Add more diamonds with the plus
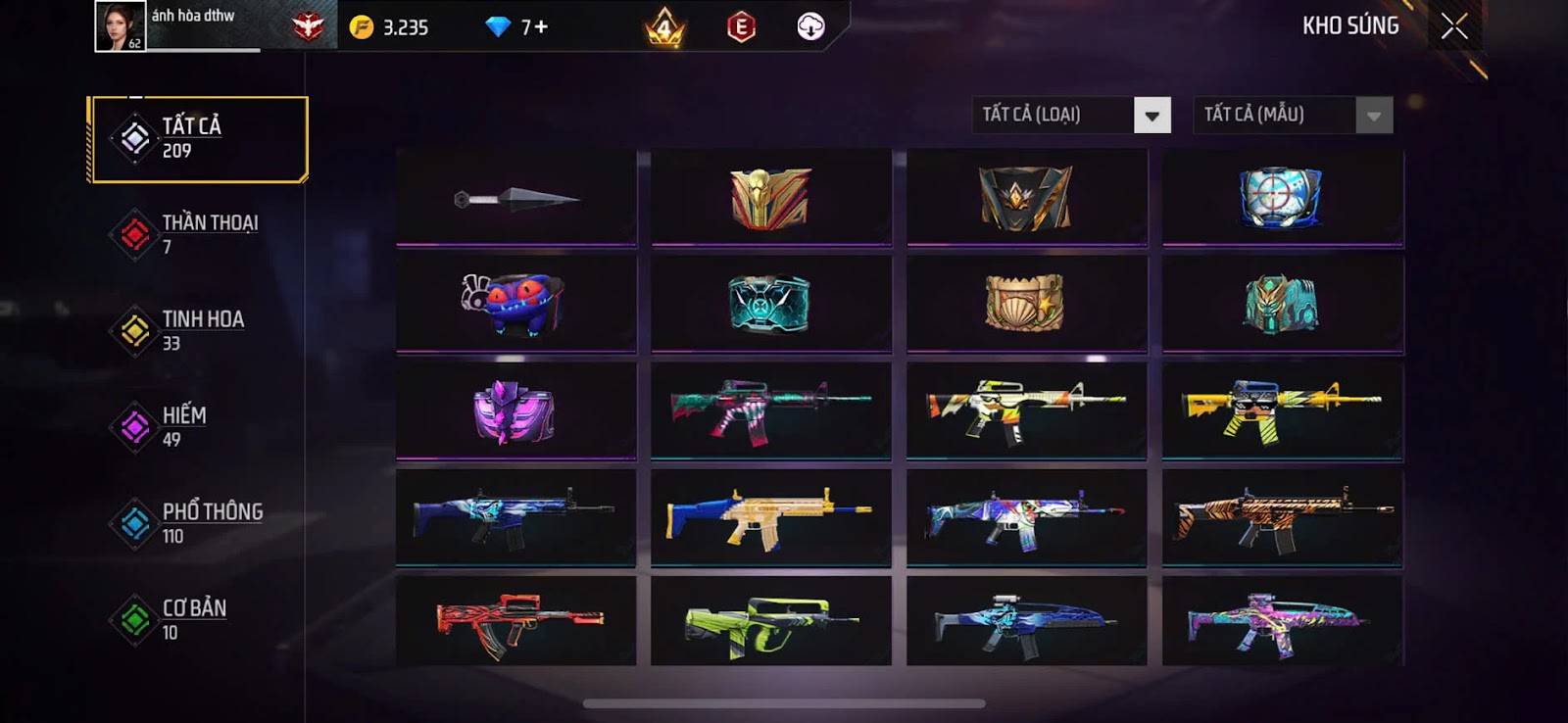This screenshot has height=723, width=1568. pos(542,27)
